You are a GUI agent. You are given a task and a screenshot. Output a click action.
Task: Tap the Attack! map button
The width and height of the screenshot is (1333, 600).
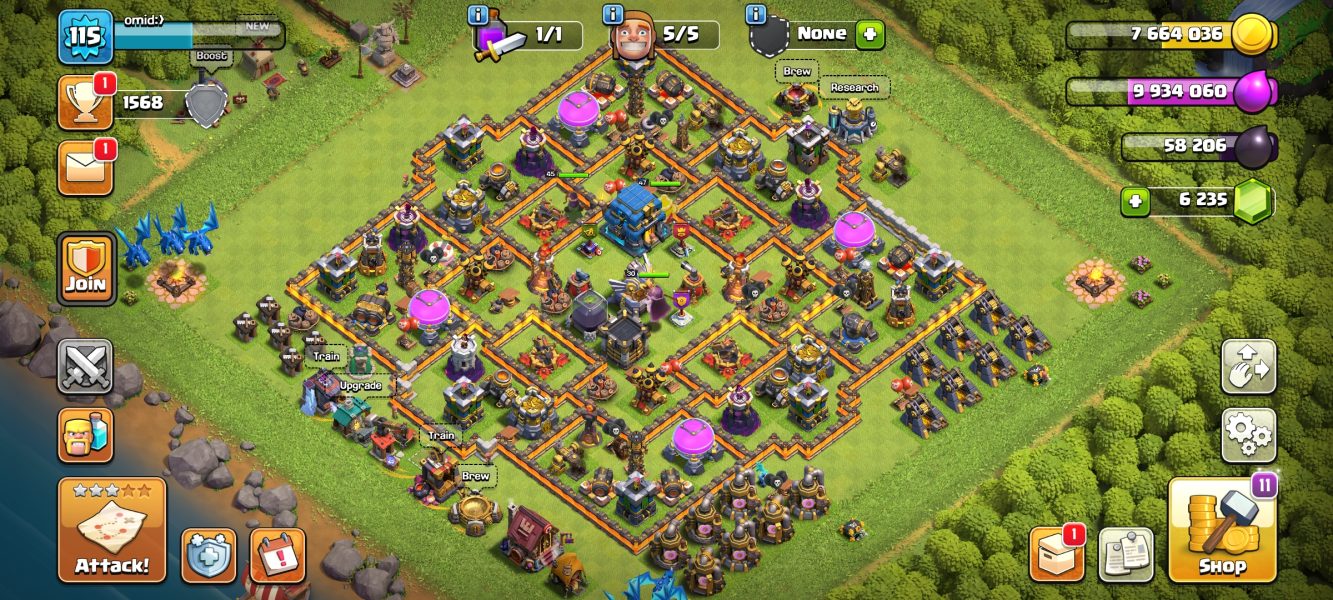(x=112, y=530)
